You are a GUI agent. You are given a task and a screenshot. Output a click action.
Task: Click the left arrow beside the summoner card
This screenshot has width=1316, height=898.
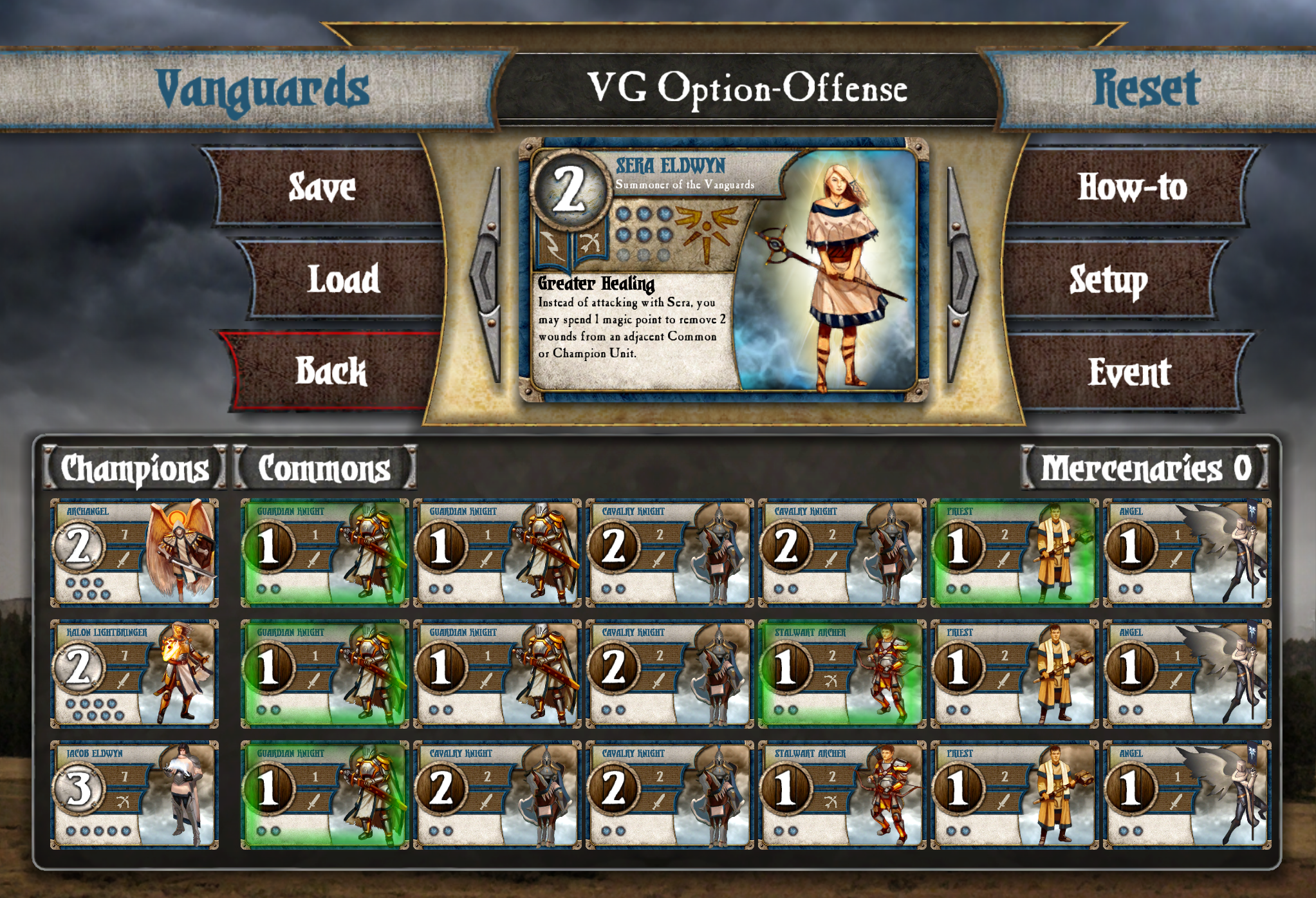point(487,275)
